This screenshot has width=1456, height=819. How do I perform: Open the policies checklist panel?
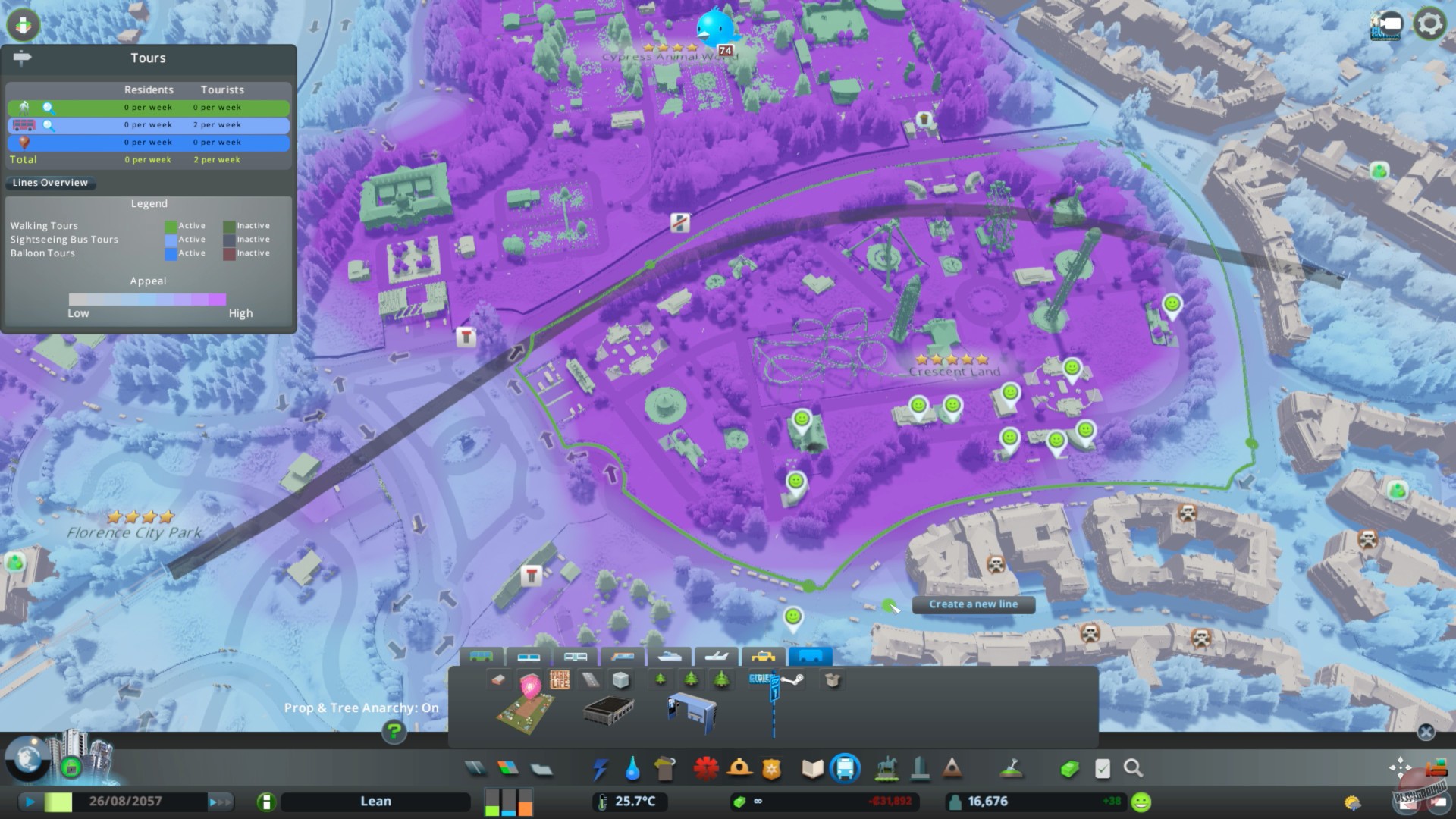click(1102, 769)
